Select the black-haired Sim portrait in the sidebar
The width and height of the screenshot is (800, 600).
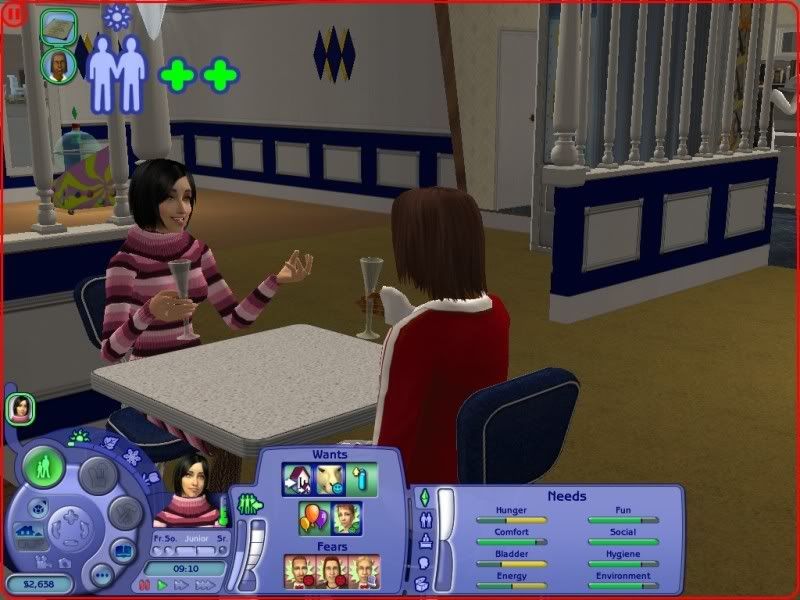pos(20,407)
